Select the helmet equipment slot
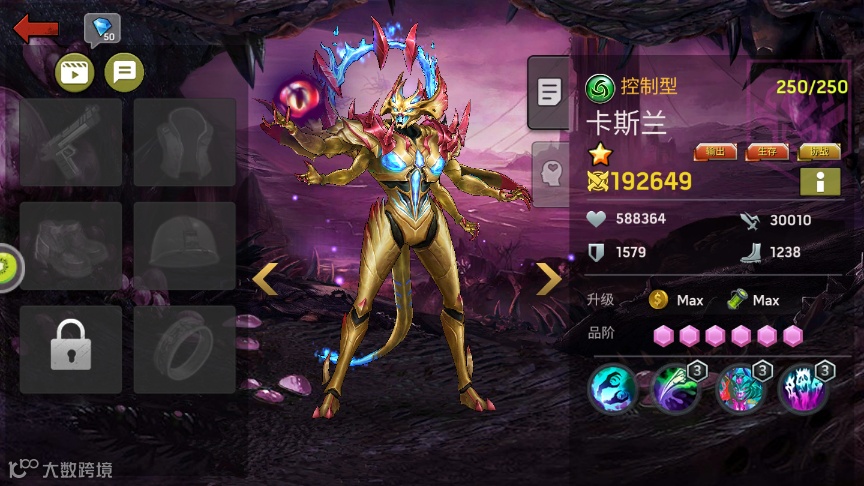Viewport: 864px width, 486px height. [185, 246]
